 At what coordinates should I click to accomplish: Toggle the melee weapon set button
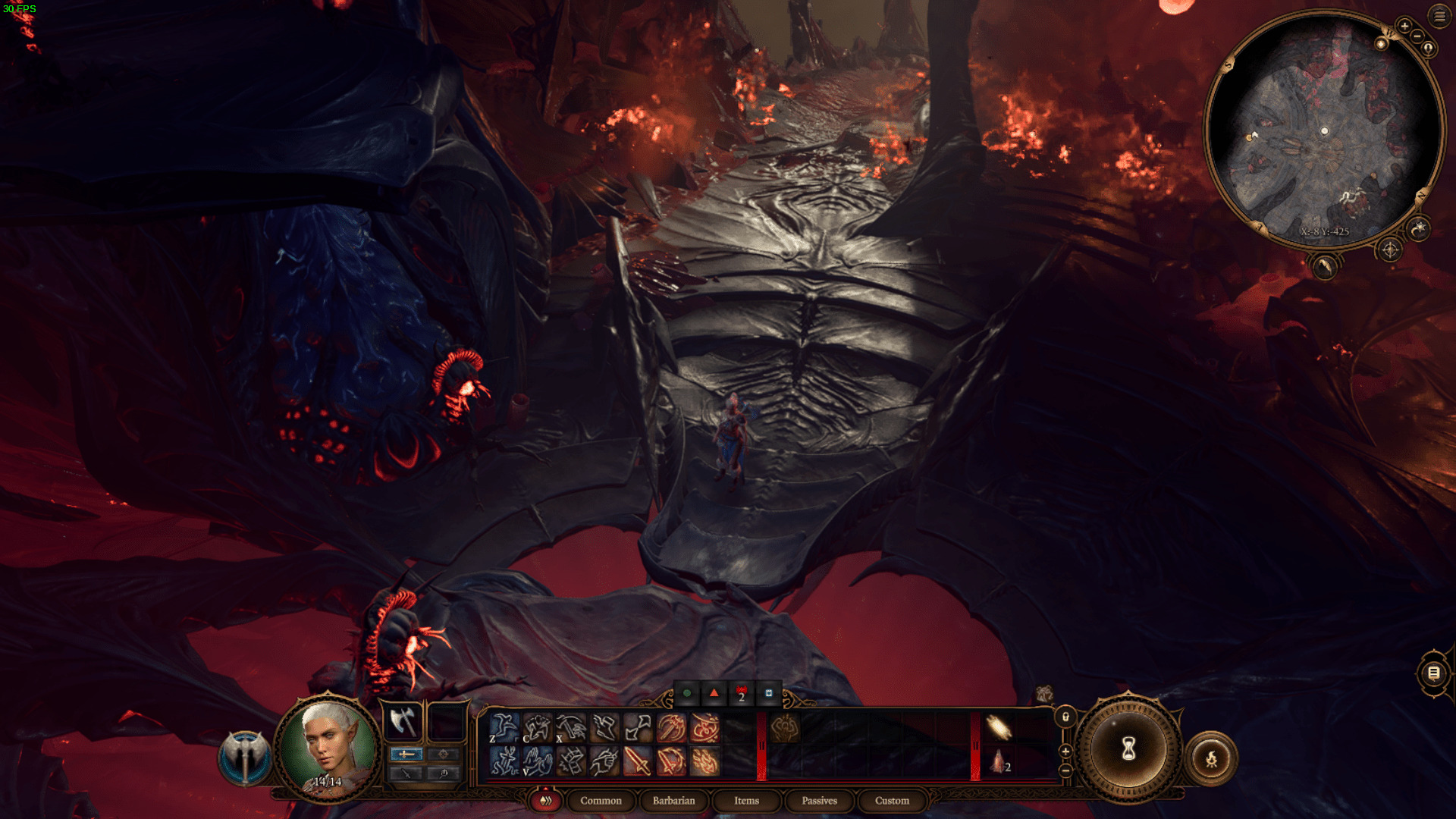pyautogui.click(x=406, y=754)
